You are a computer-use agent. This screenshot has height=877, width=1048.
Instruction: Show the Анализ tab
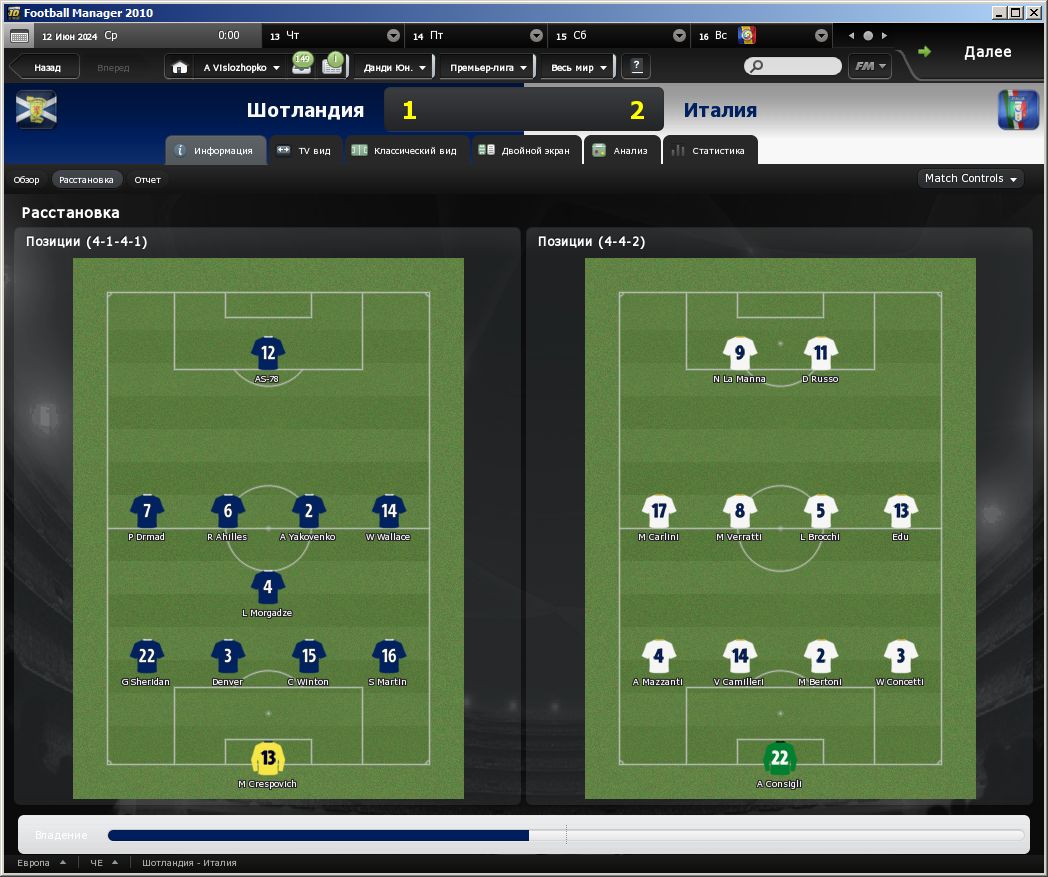(621, 151)
